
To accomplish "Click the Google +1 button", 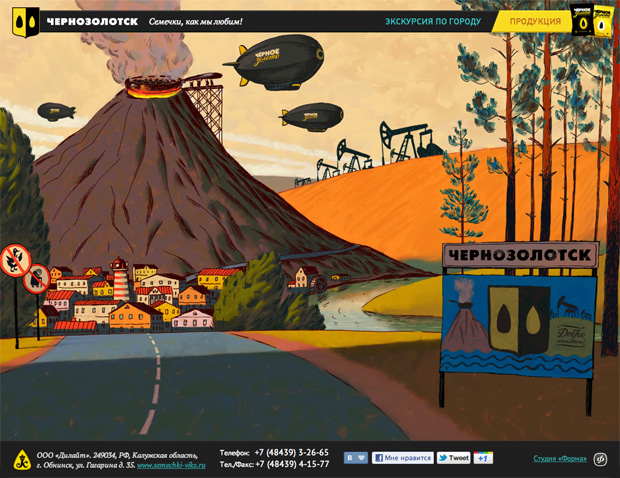I will 484,458.
